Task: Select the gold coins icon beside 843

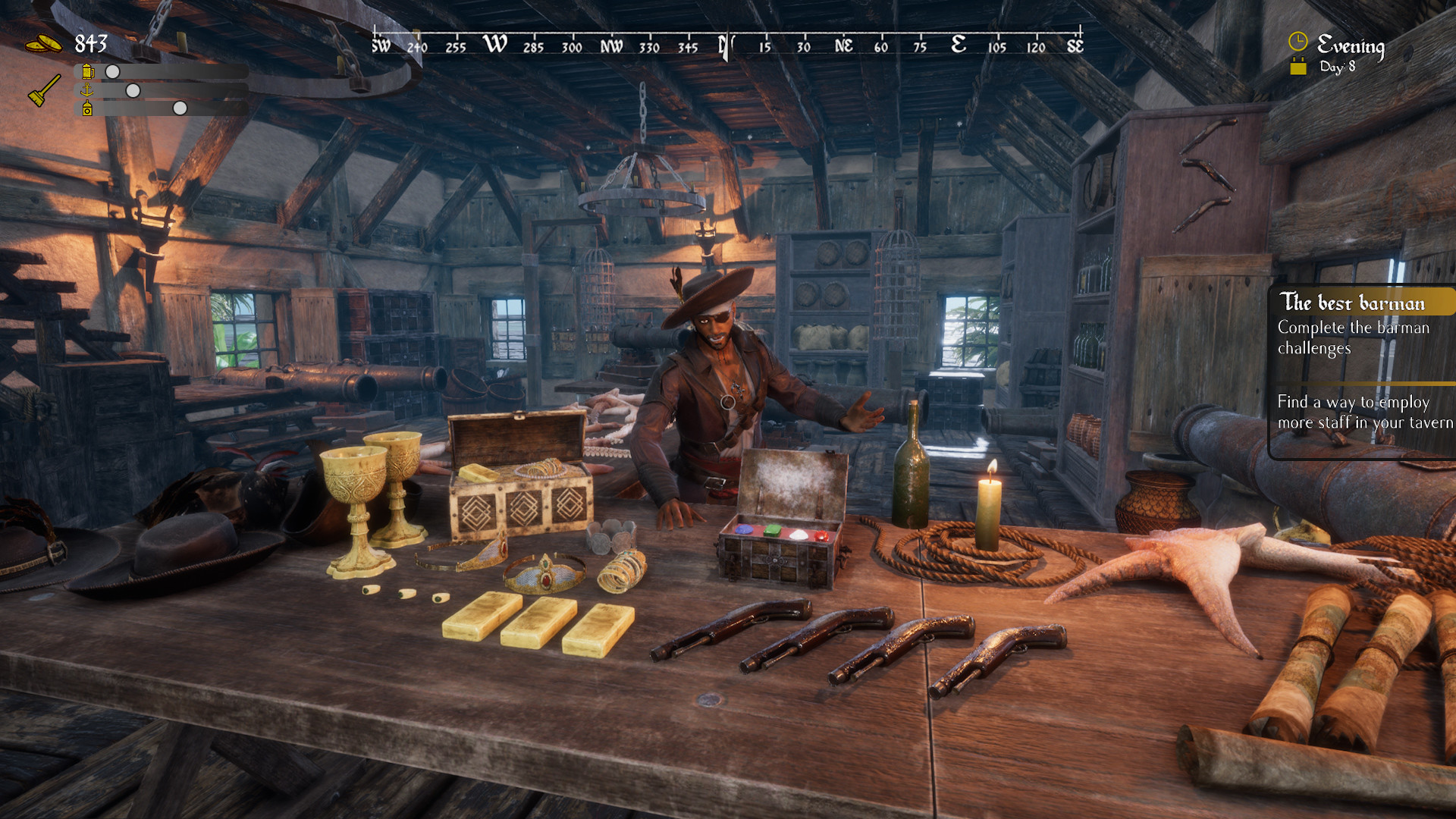Action: pos(45,43)
